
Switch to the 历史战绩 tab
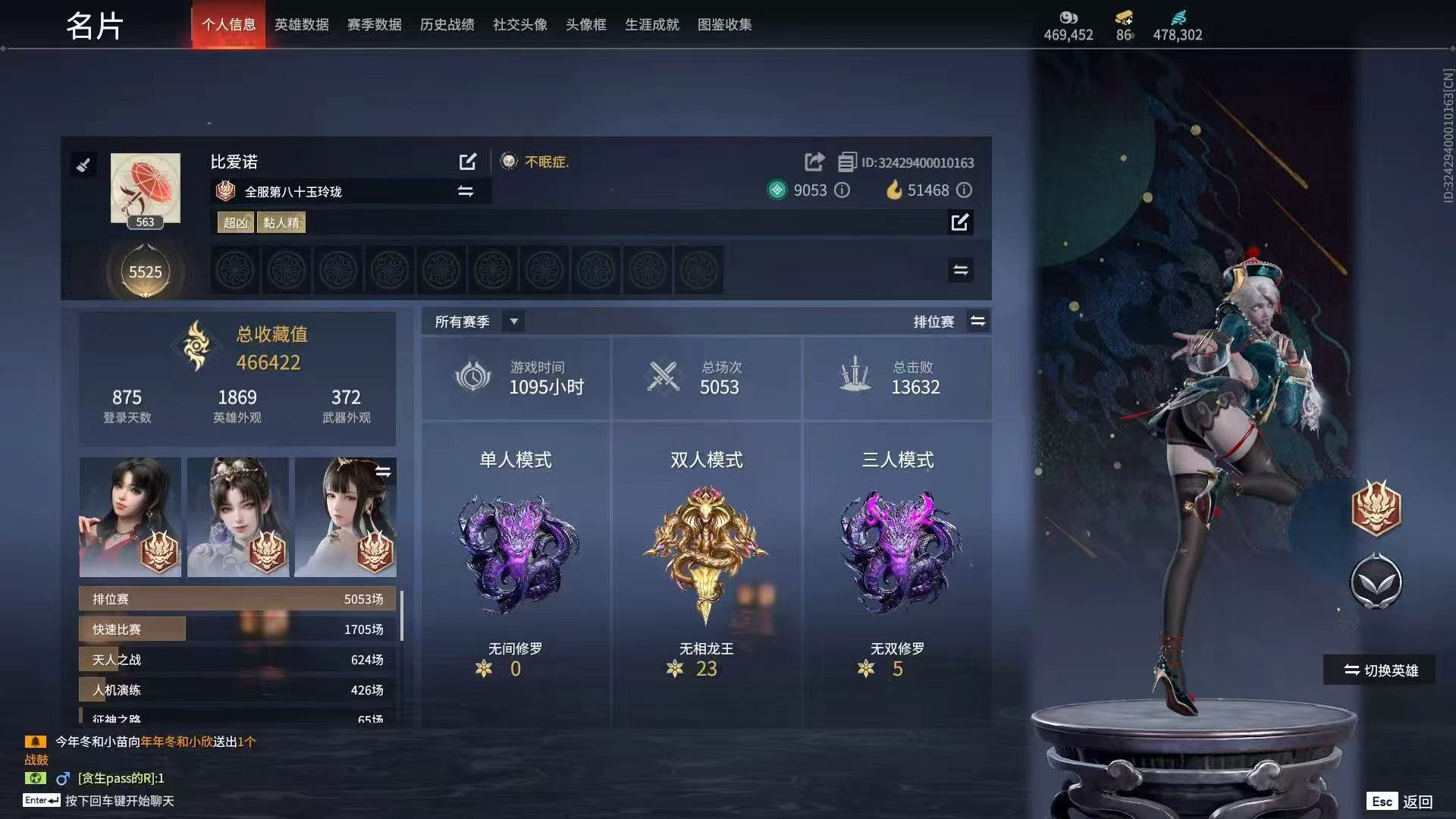click(446, 24)
